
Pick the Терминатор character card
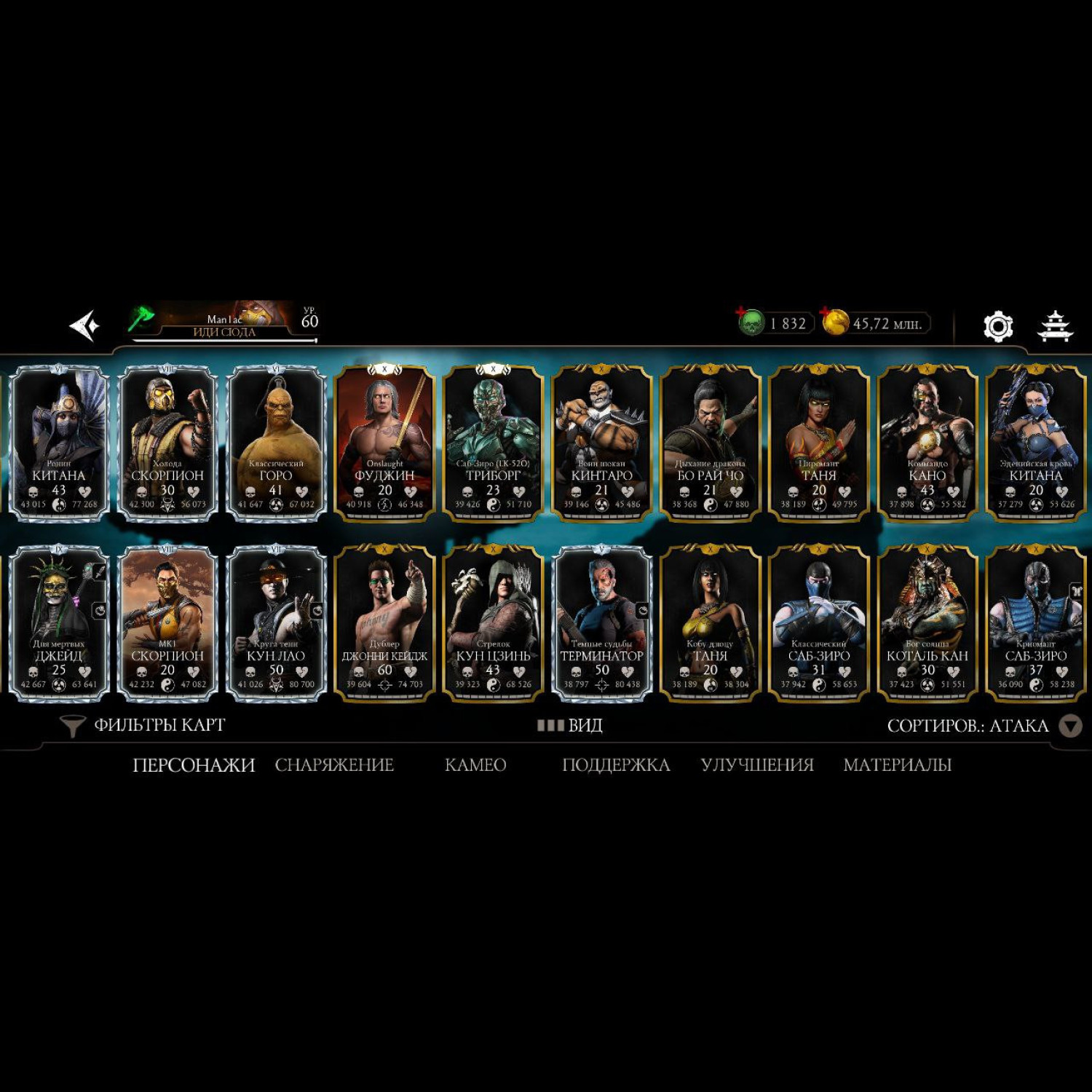pyautogui.click(x=601, y=623)
